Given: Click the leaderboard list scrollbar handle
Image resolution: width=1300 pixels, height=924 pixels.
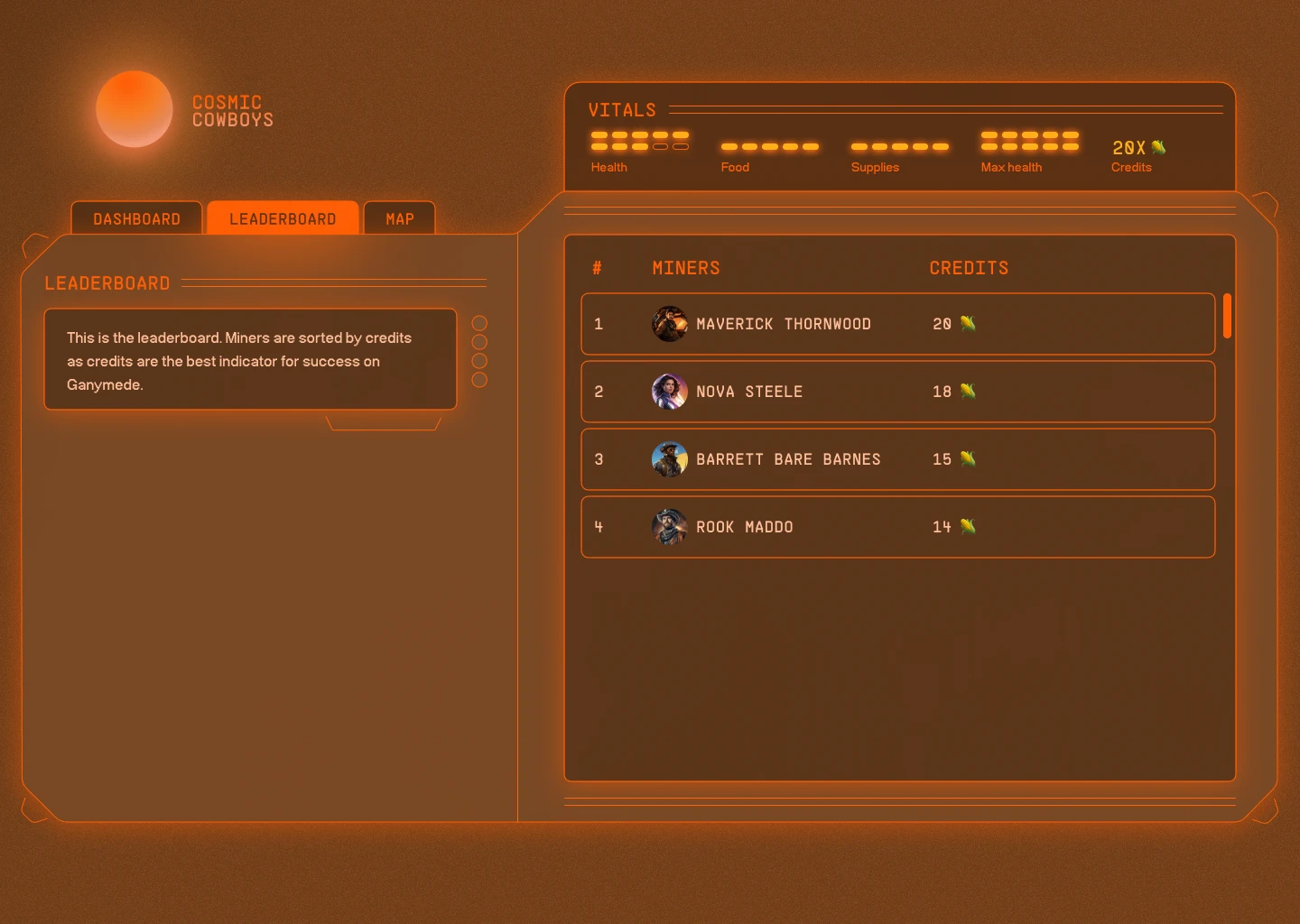Looking at the screenshot, I should point(1227,316).
